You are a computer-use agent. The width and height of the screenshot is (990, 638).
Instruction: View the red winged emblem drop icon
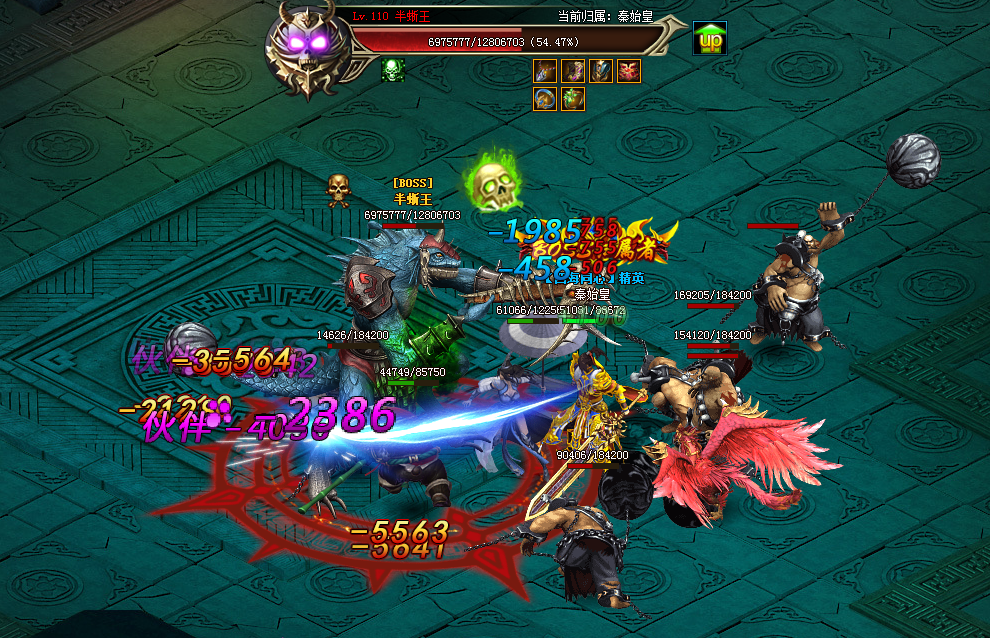pyautogui.click(x=629, y=71)
